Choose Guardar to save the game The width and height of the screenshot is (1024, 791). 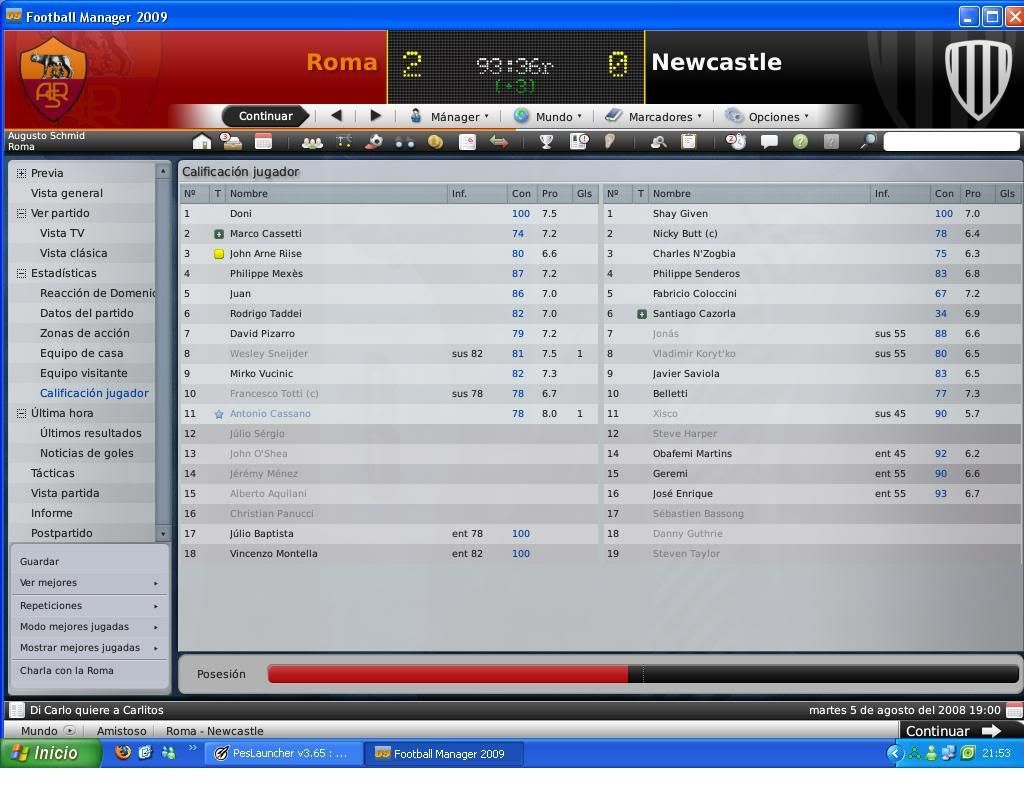40,562
